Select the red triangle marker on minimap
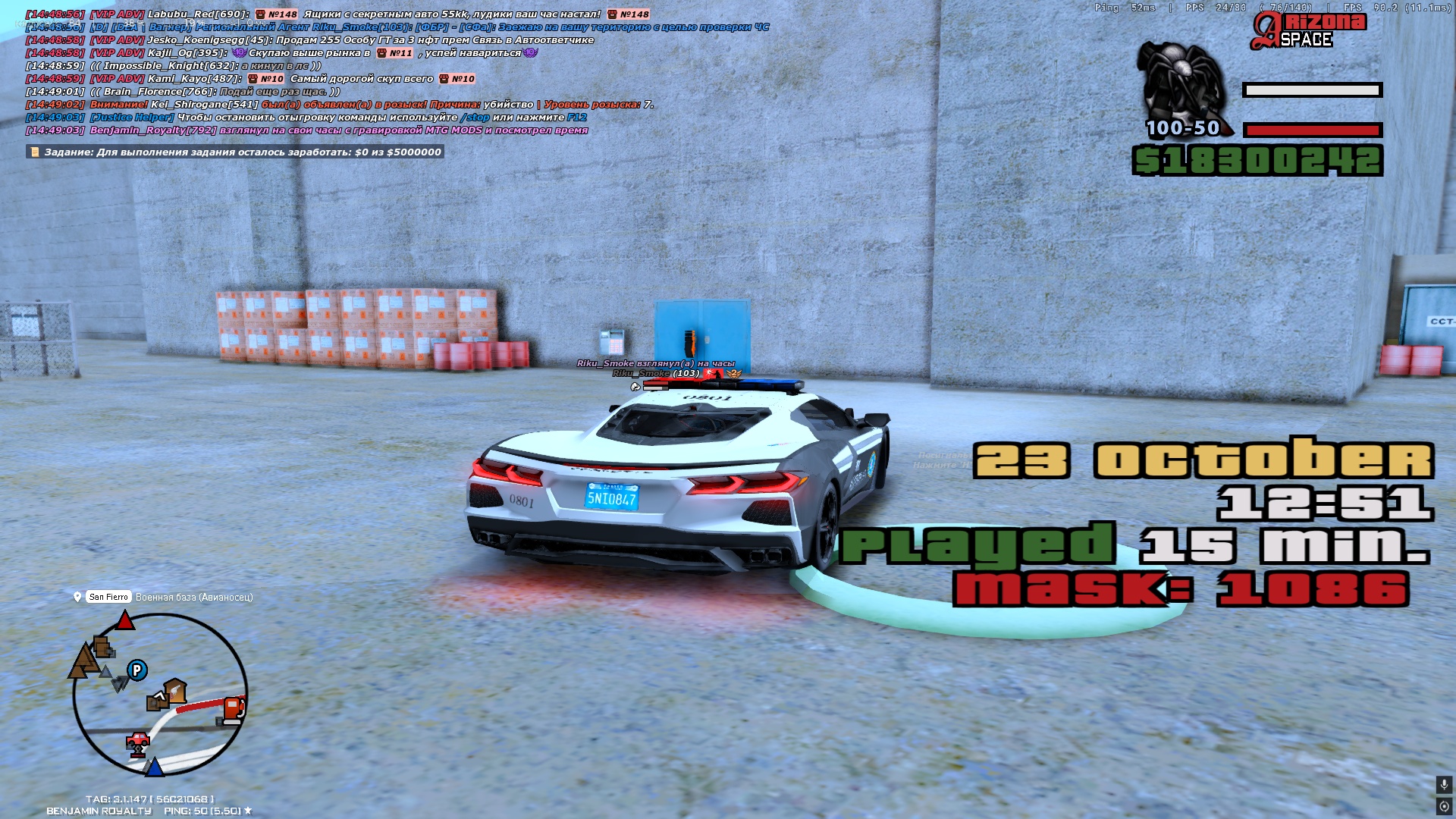The image size is (1456, 819). point(124,622)
